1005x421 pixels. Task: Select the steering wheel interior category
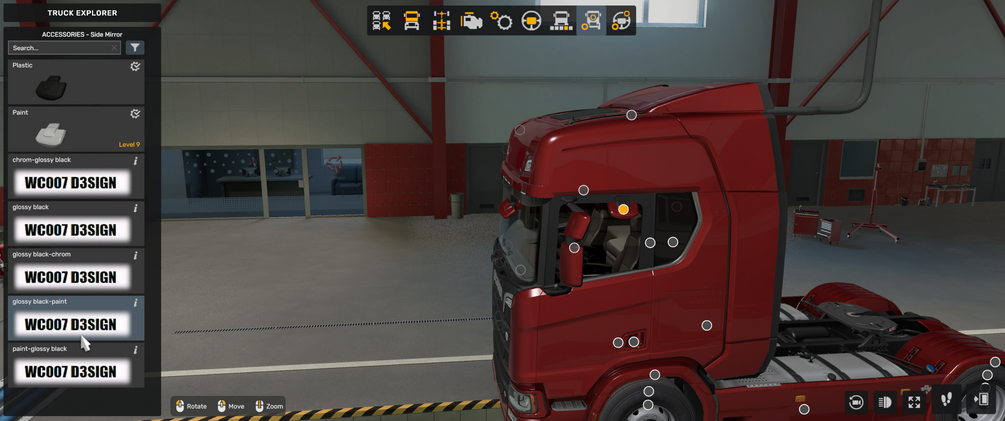[x=531, y=21]
